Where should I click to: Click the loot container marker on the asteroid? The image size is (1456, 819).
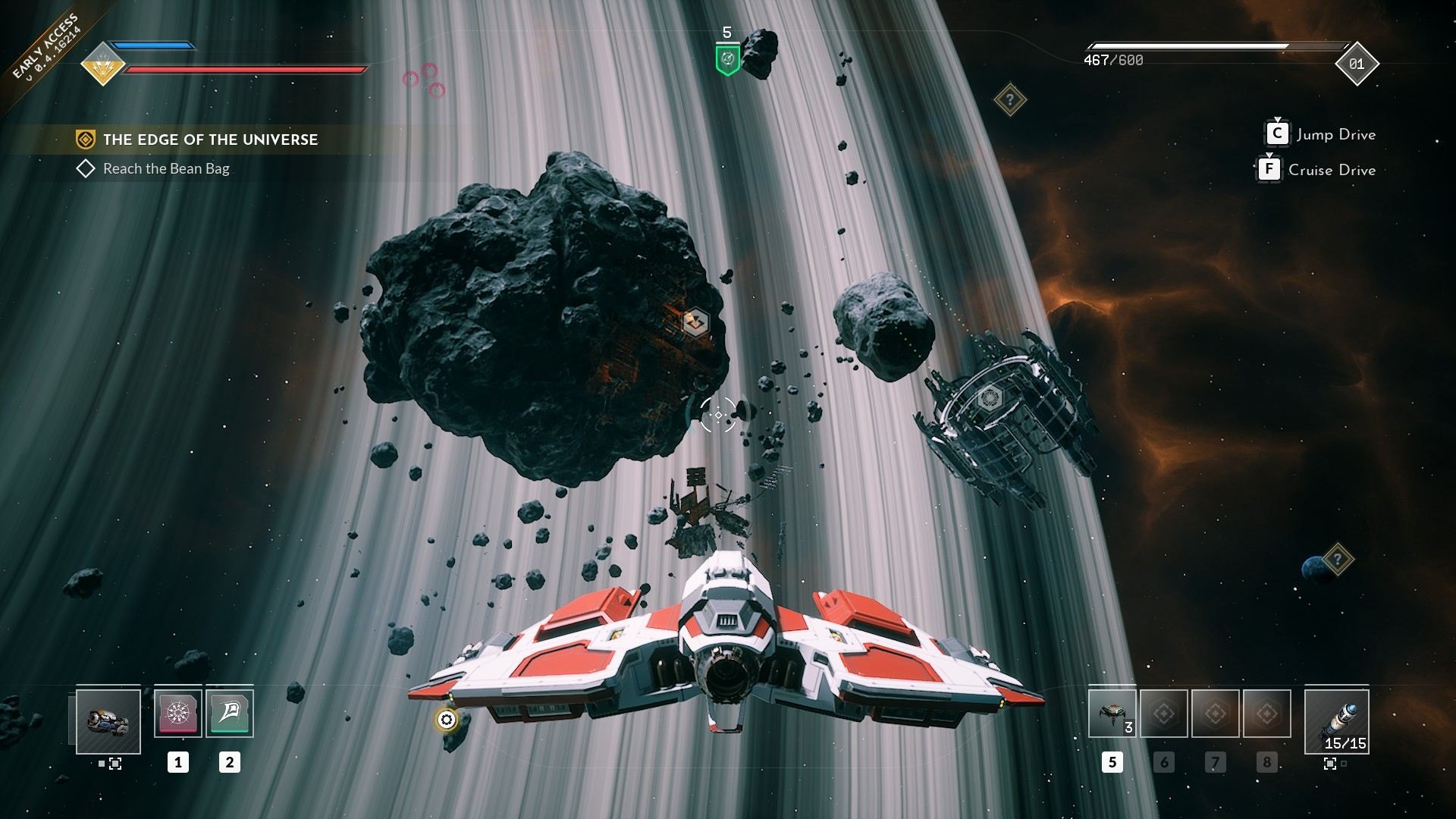[695, 322]
